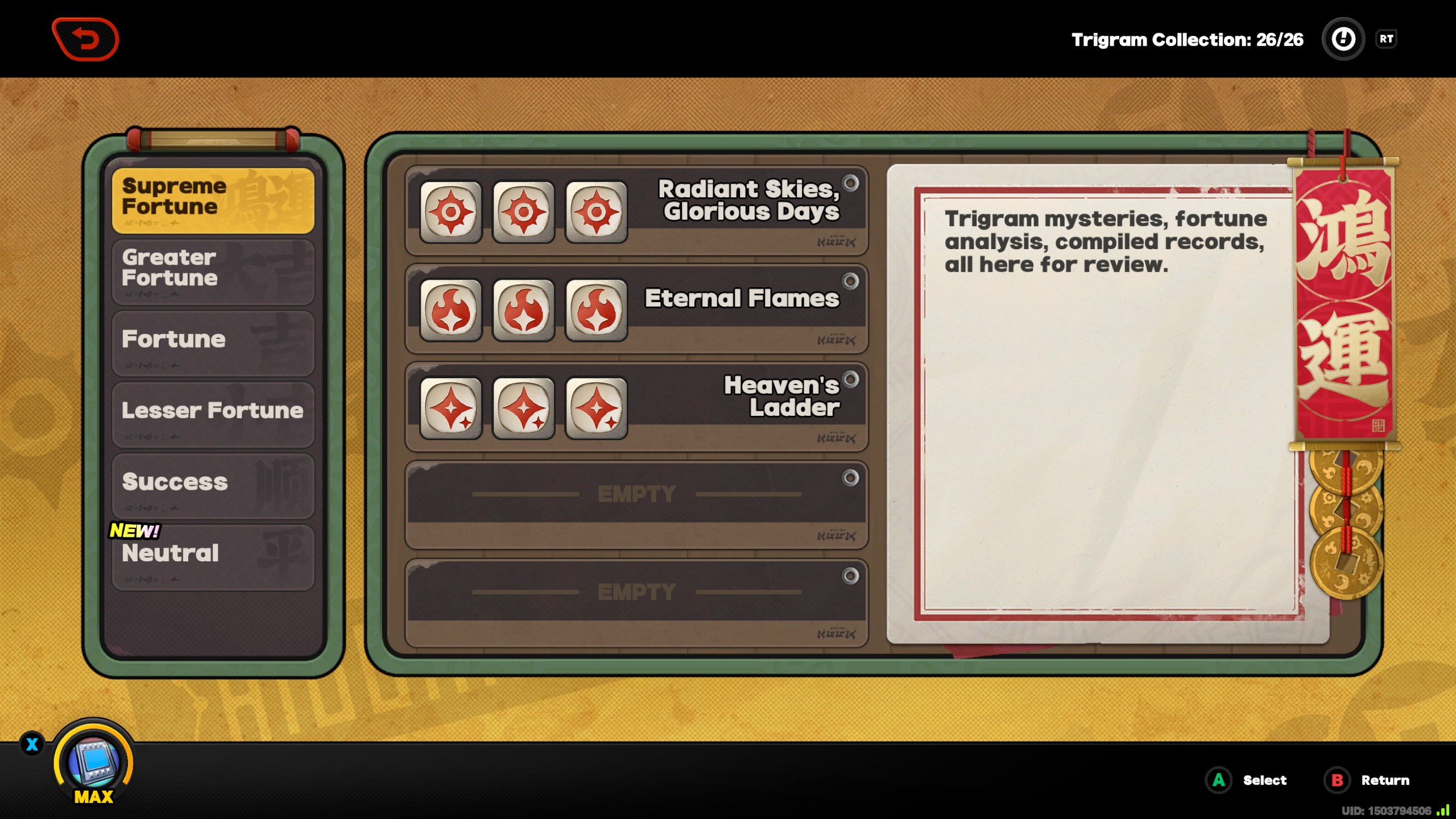Select the Supreme Fortune category
The height and width of the screenshot is (819, 1456).
pyautogui.click(x=213, y=200)
